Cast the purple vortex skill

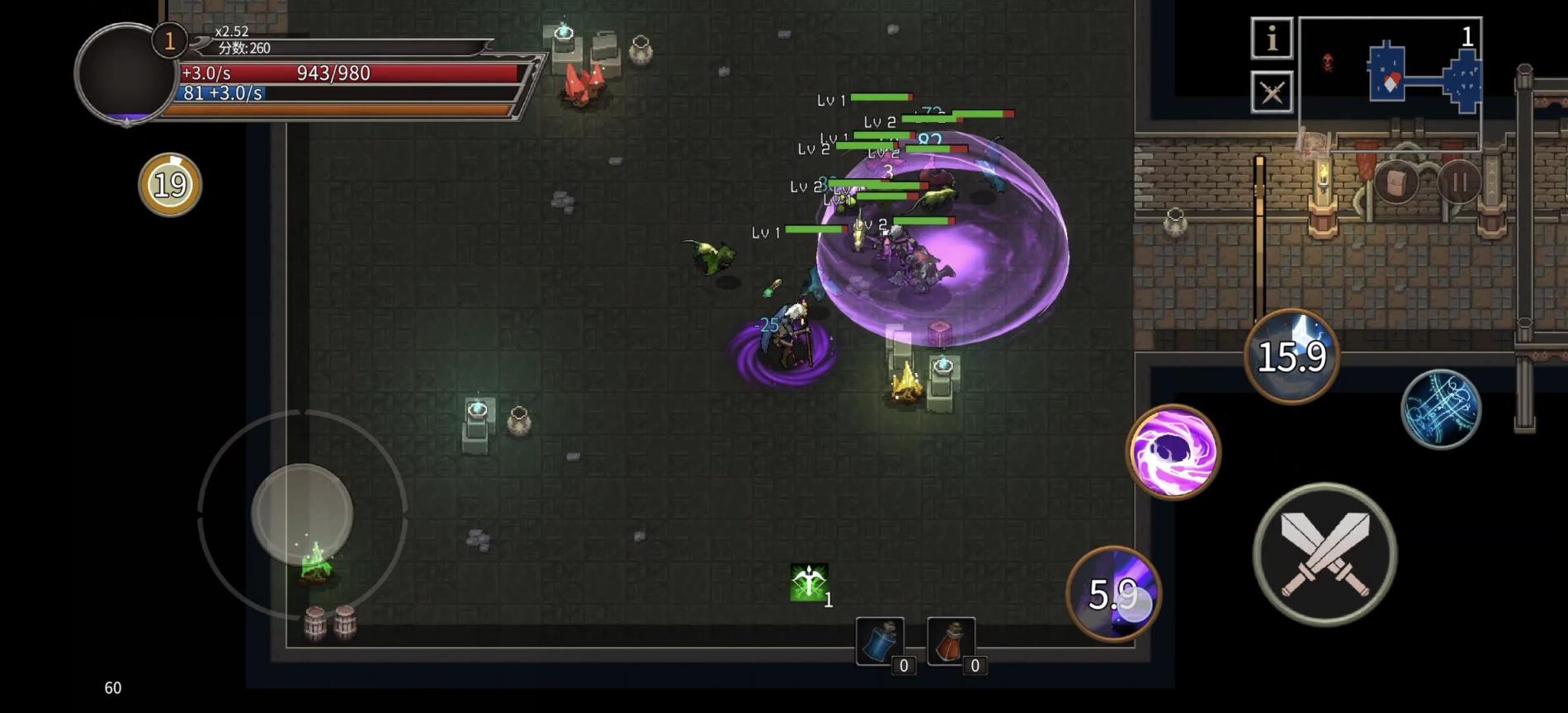pyautogui.click(x=1173, y=451)
